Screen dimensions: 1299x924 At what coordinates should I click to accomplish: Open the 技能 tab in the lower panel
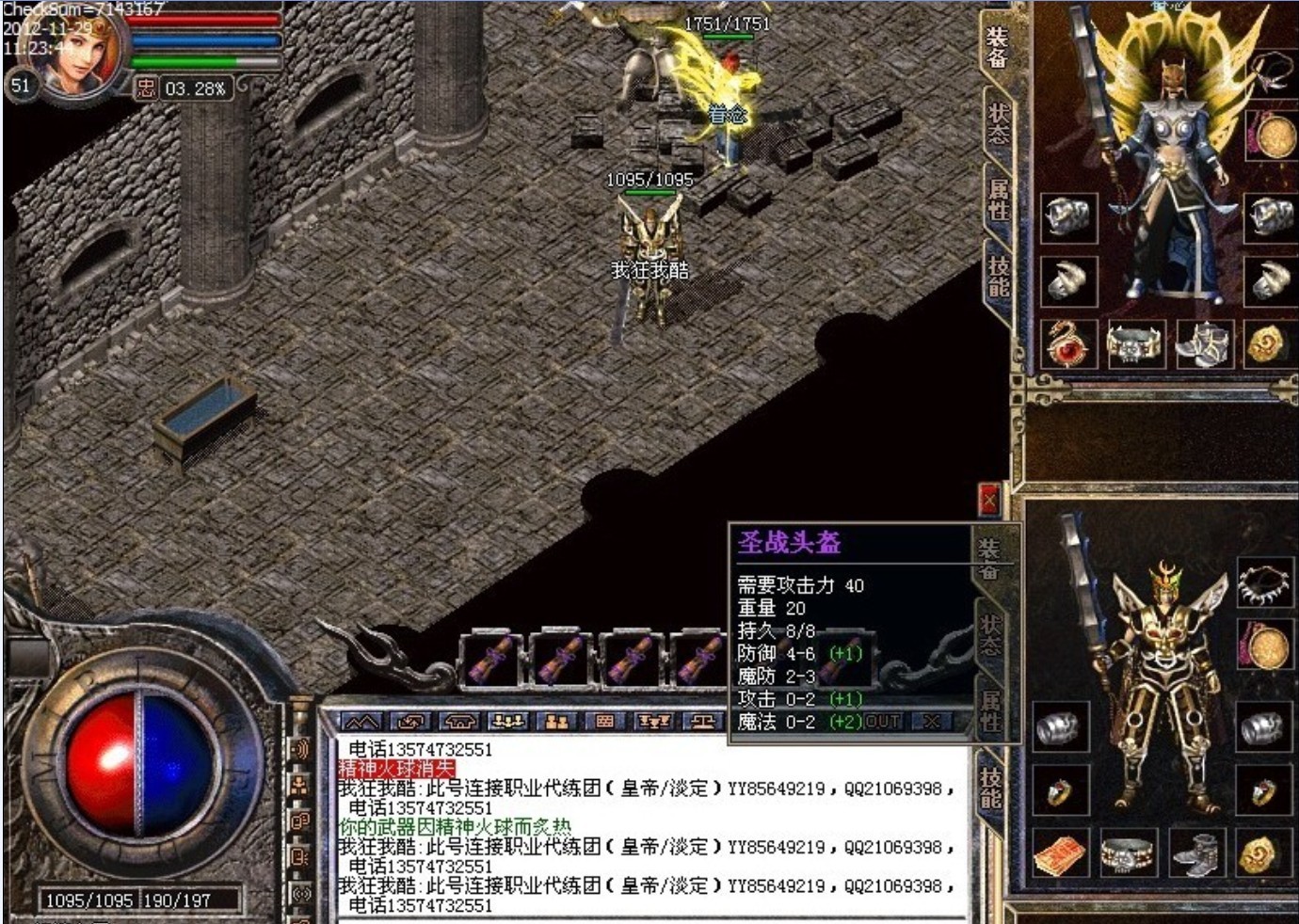[x=990, y=788]
